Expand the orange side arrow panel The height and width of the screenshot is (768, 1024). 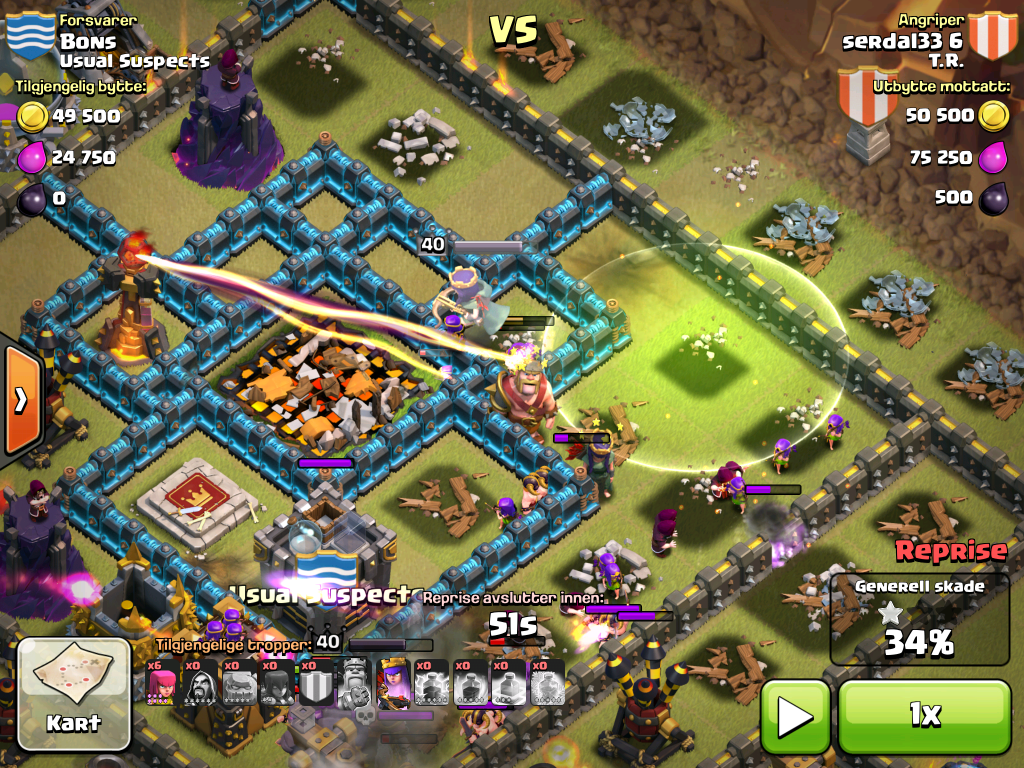21,400
